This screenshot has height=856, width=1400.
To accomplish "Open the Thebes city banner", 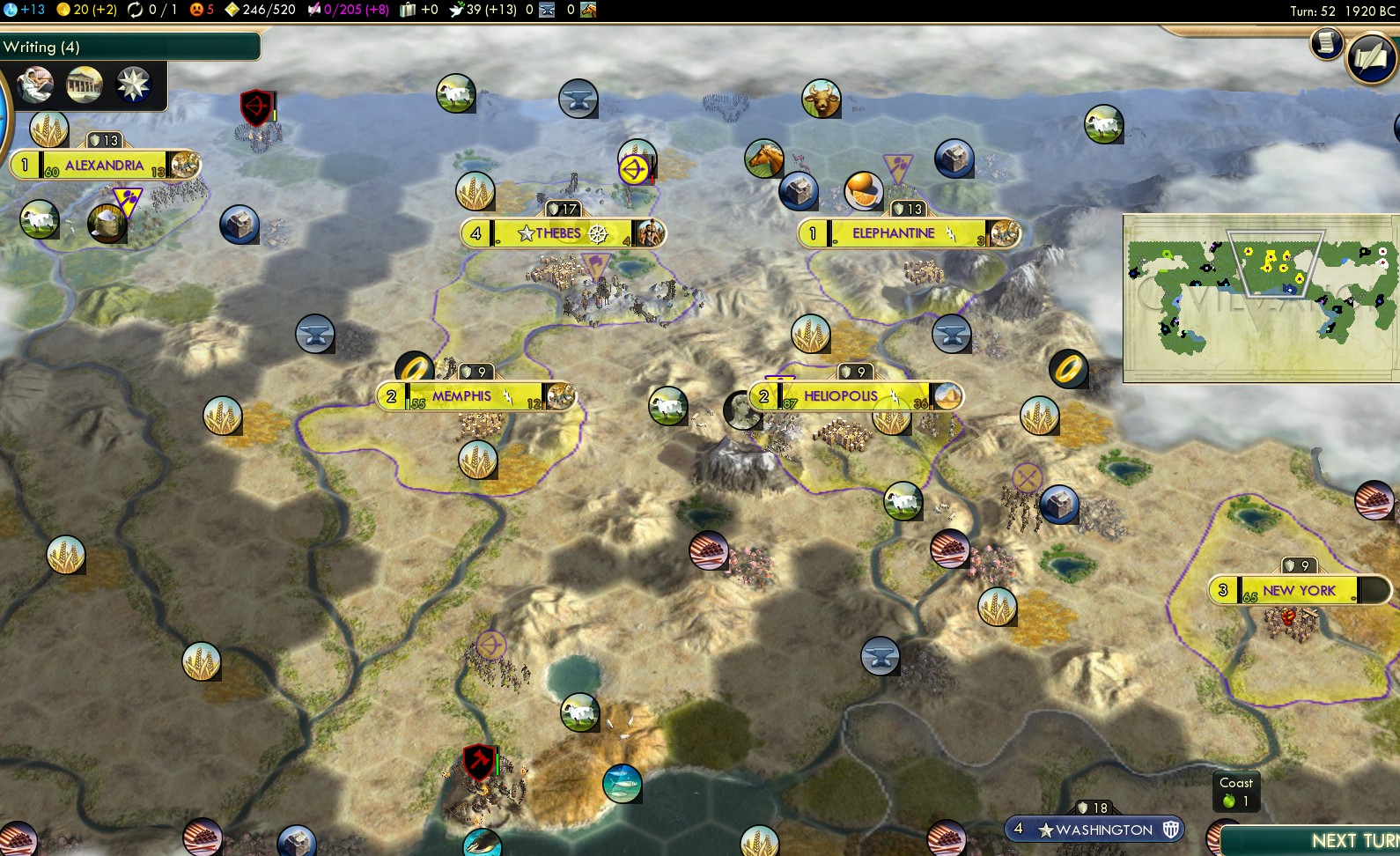I will coord(562,233).
